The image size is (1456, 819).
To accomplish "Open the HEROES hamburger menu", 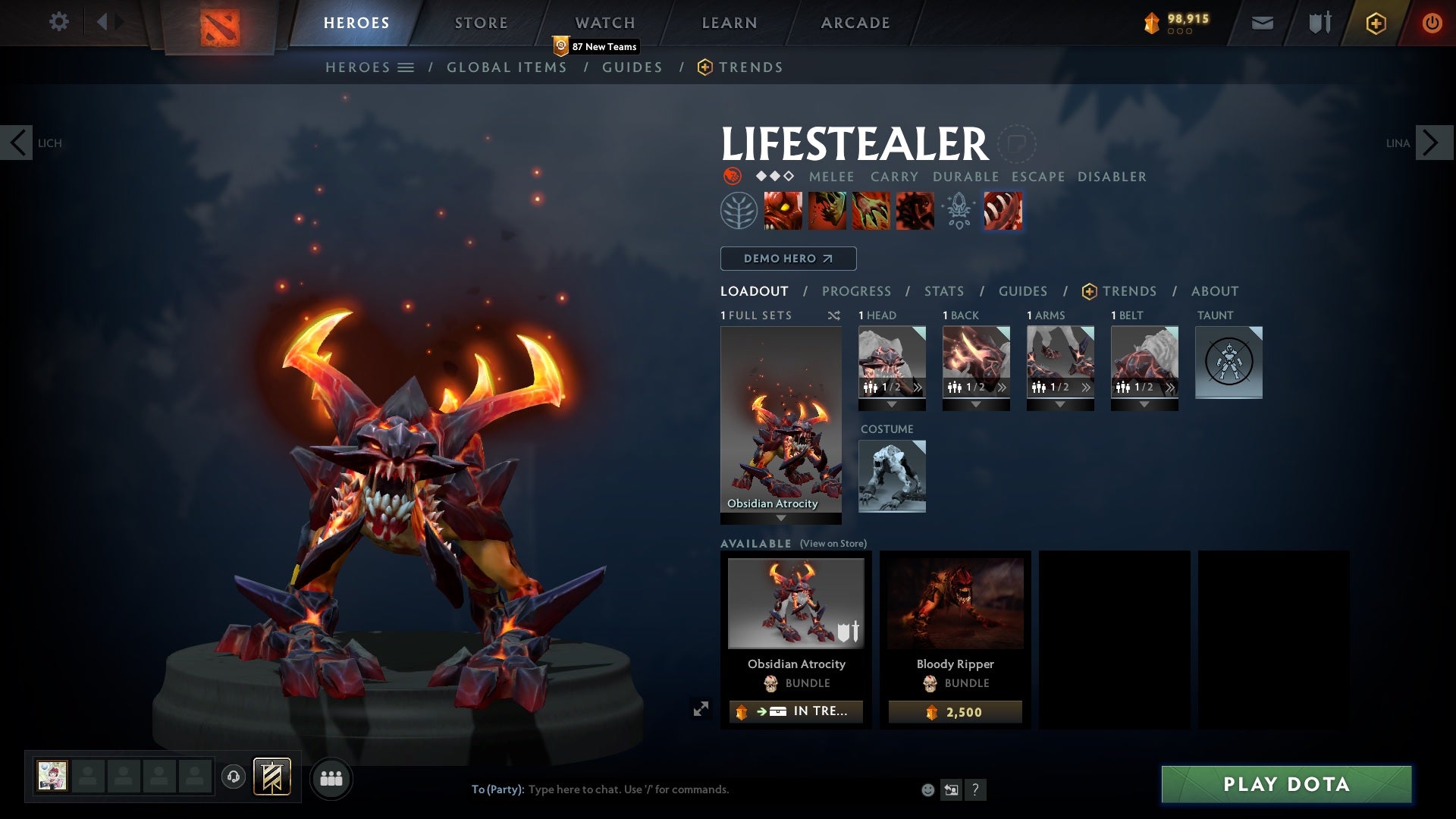I will click(x=405, y=67).
